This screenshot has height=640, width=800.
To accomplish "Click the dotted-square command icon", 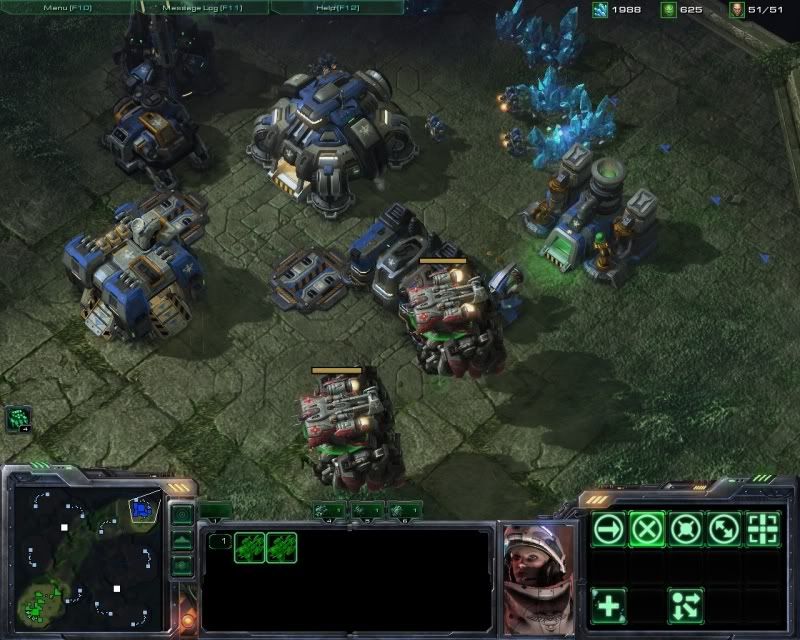I will coord(764,527).
